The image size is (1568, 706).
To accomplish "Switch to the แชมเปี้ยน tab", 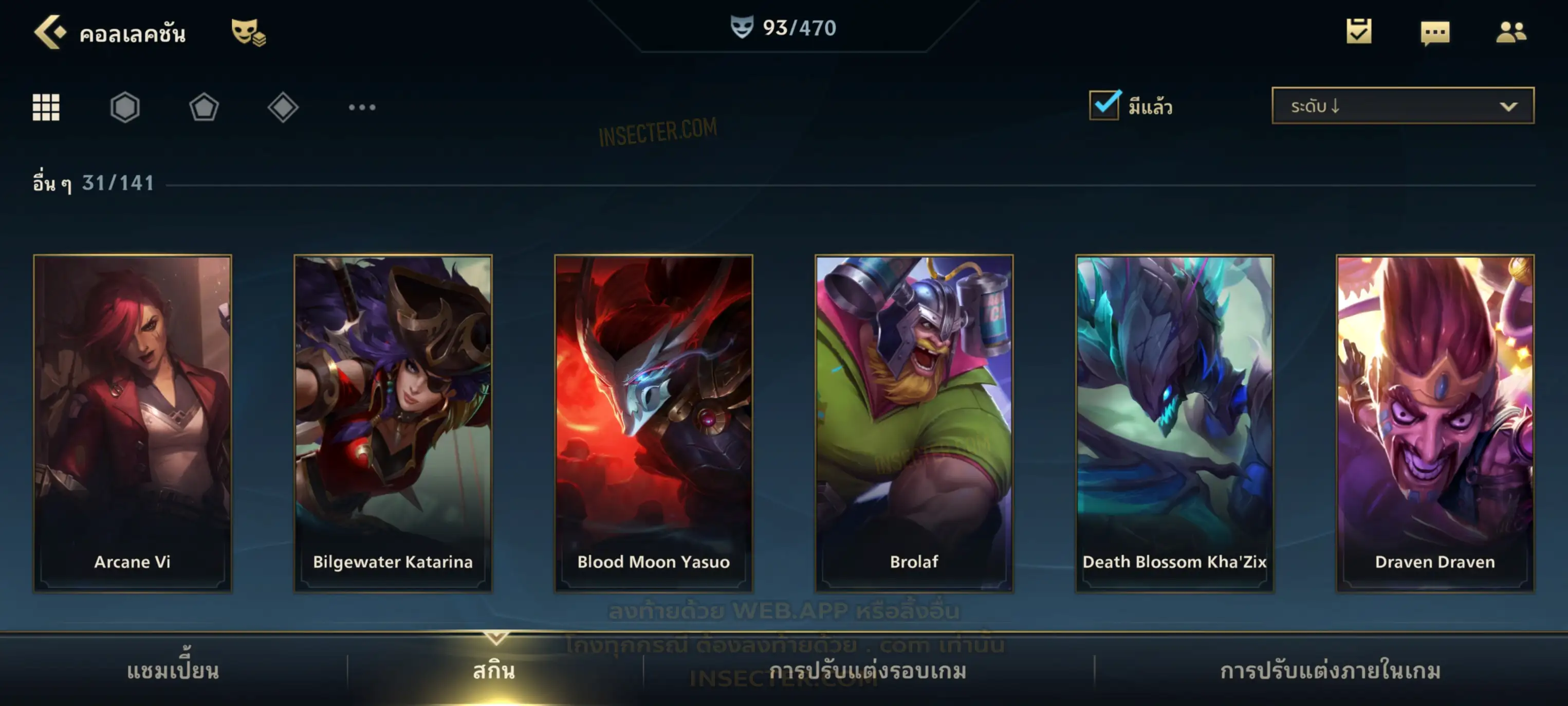I will 173,670.
